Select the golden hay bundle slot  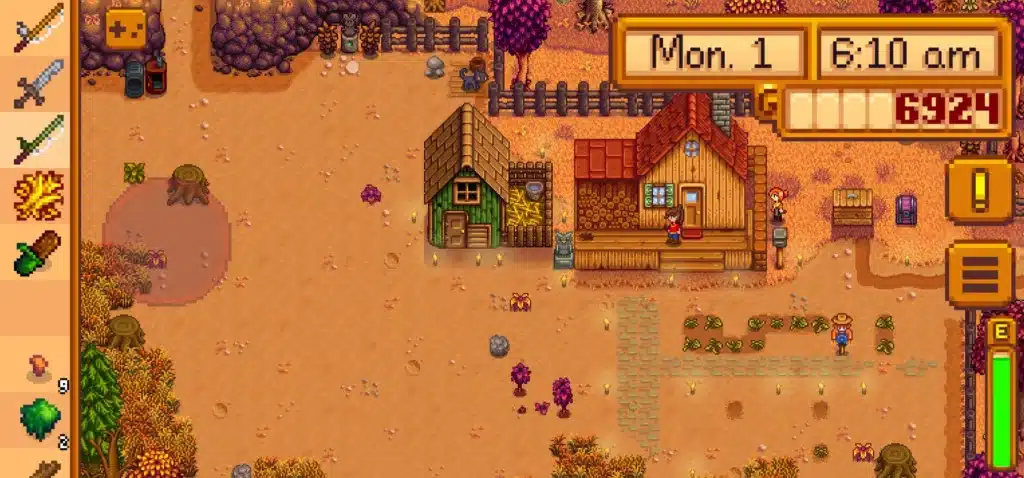pos(38,196)
